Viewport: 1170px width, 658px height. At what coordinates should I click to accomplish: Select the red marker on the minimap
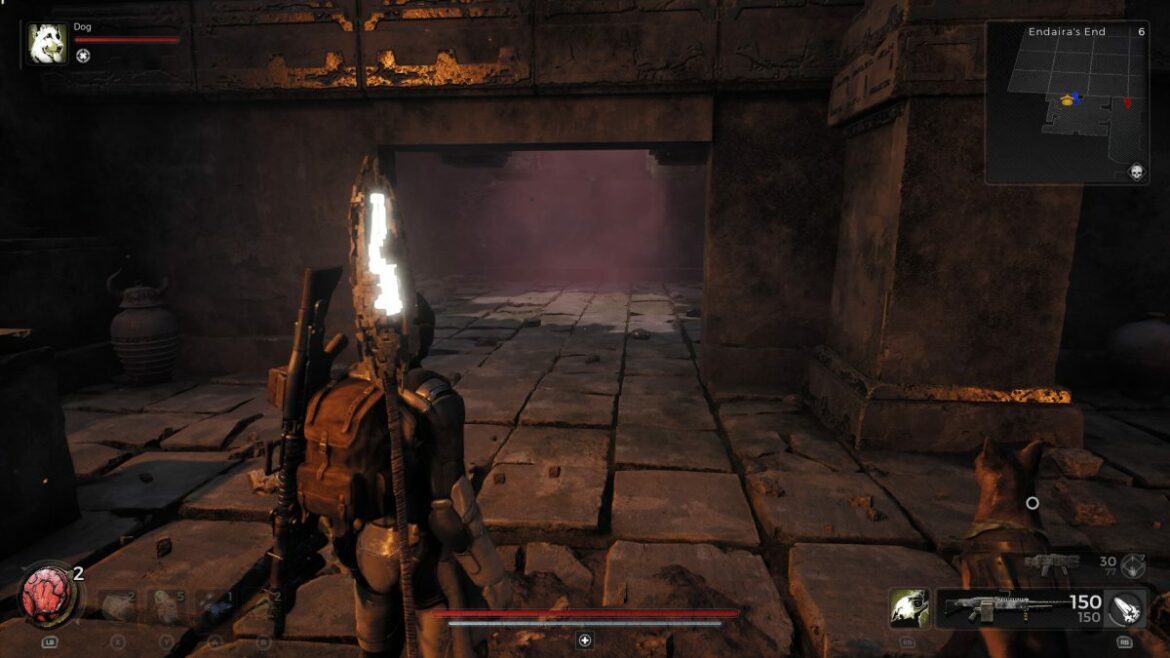[1128, 102]
